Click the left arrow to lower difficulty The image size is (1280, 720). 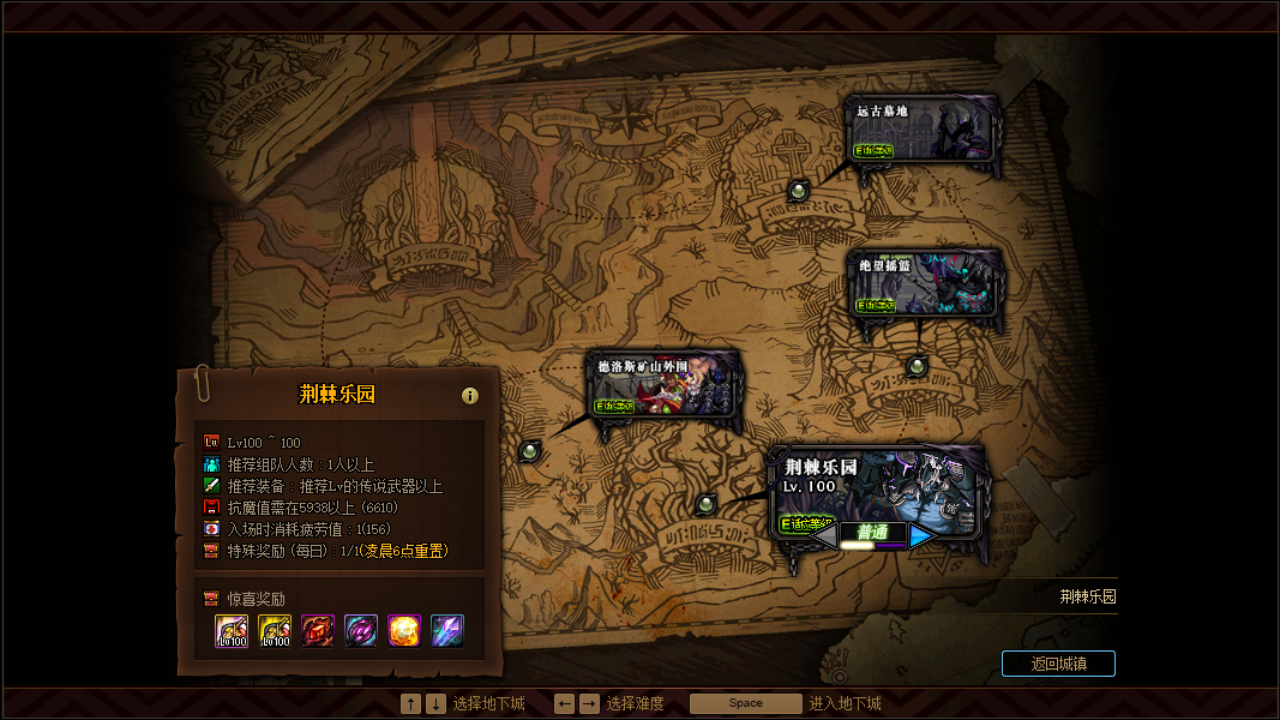click(827, 534)
